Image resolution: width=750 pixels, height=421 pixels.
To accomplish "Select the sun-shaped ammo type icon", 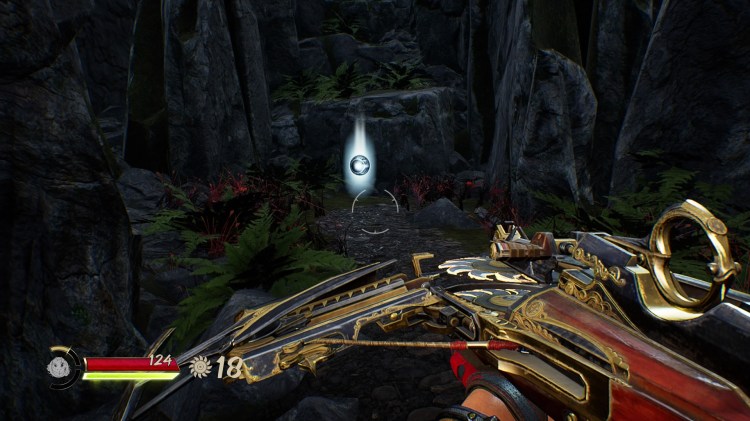I will pos(199,367).
